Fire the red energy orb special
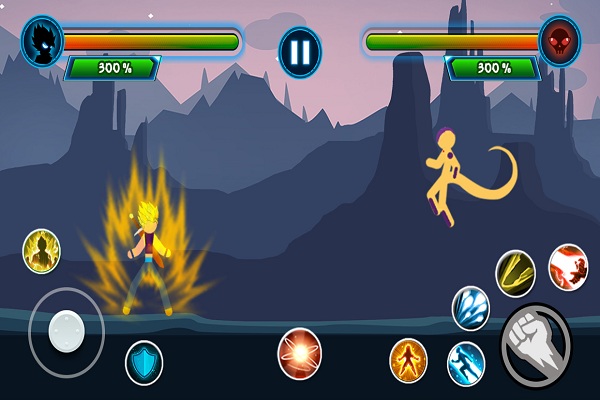The width and height of the screenshot is (600, 400). 299,352
